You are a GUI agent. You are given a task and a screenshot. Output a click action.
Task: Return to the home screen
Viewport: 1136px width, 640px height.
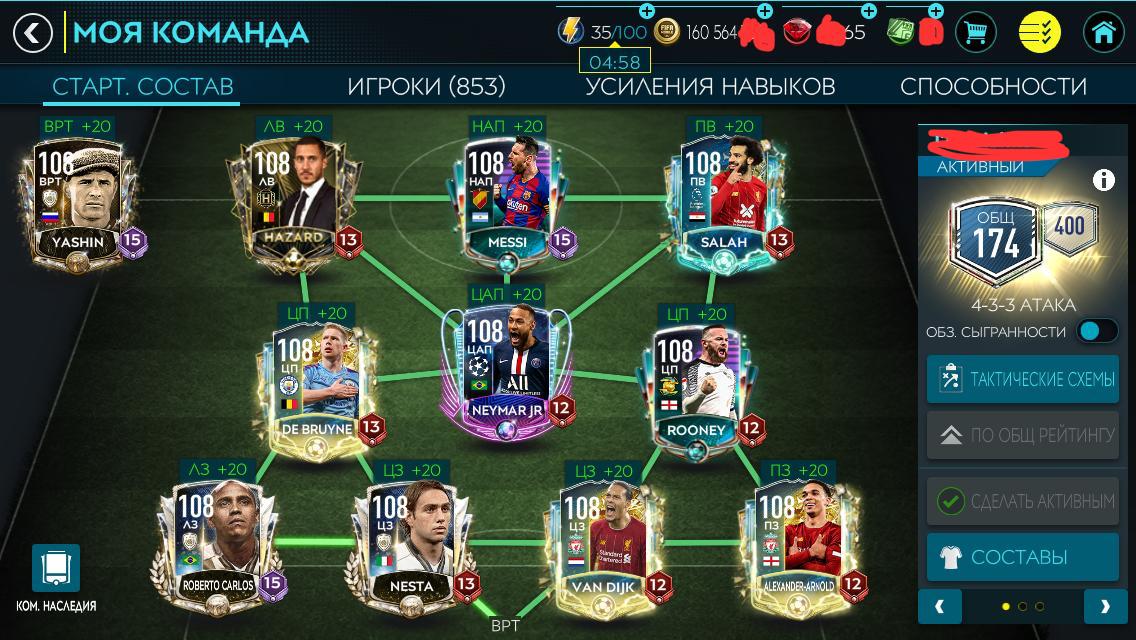[1103, 33]
